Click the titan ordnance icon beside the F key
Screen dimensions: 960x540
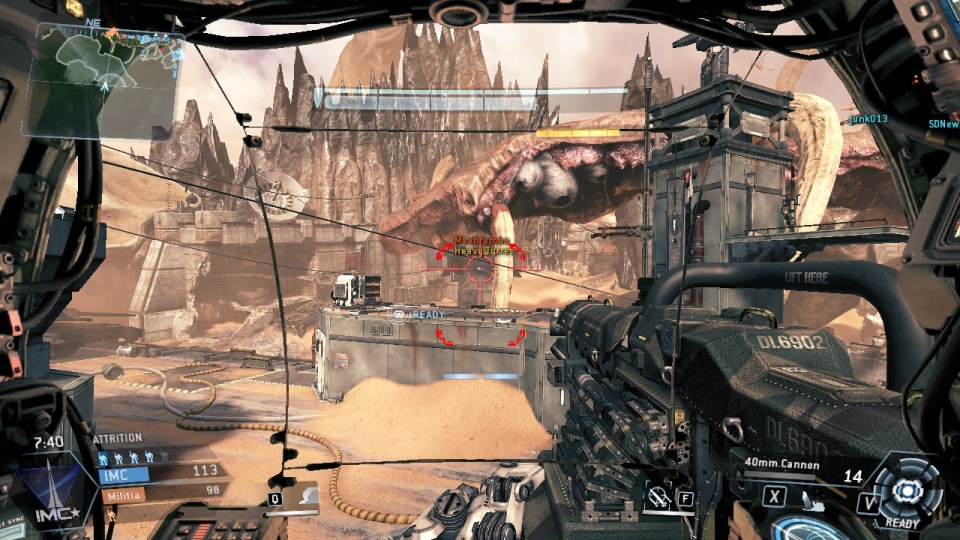pos(657,496)
